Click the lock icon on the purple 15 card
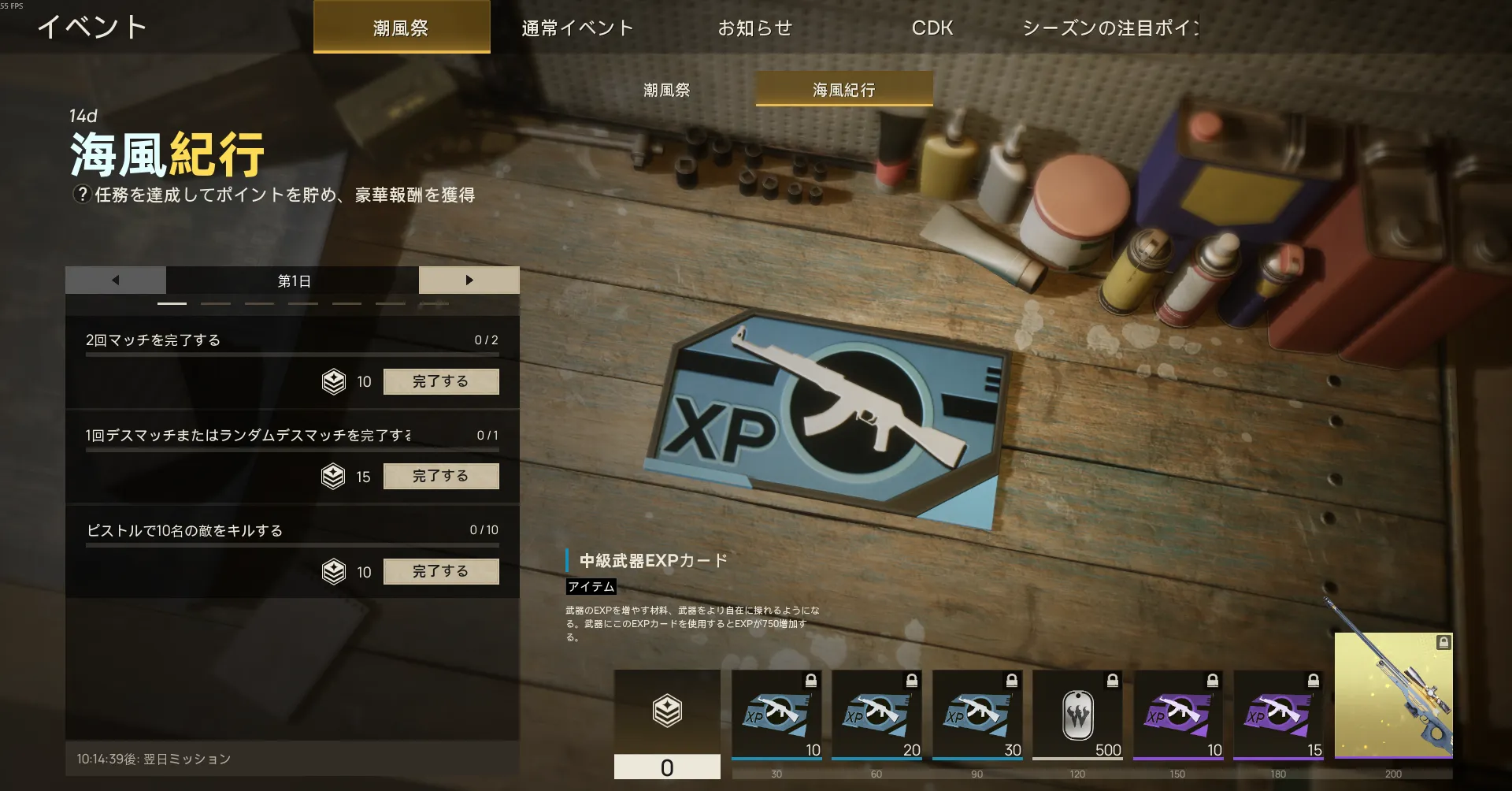Image resolution: width=1512 pixels, height=791 pixels. click(1312, 682)
